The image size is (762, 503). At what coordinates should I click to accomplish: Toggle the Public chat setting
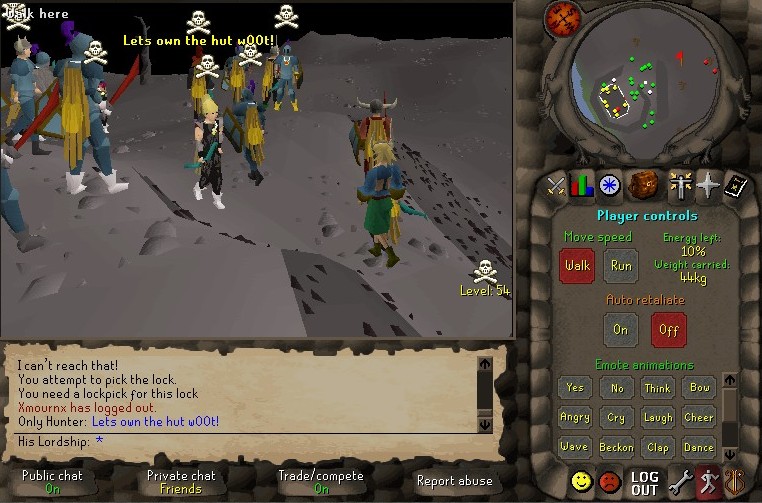(x=52, y=482)
